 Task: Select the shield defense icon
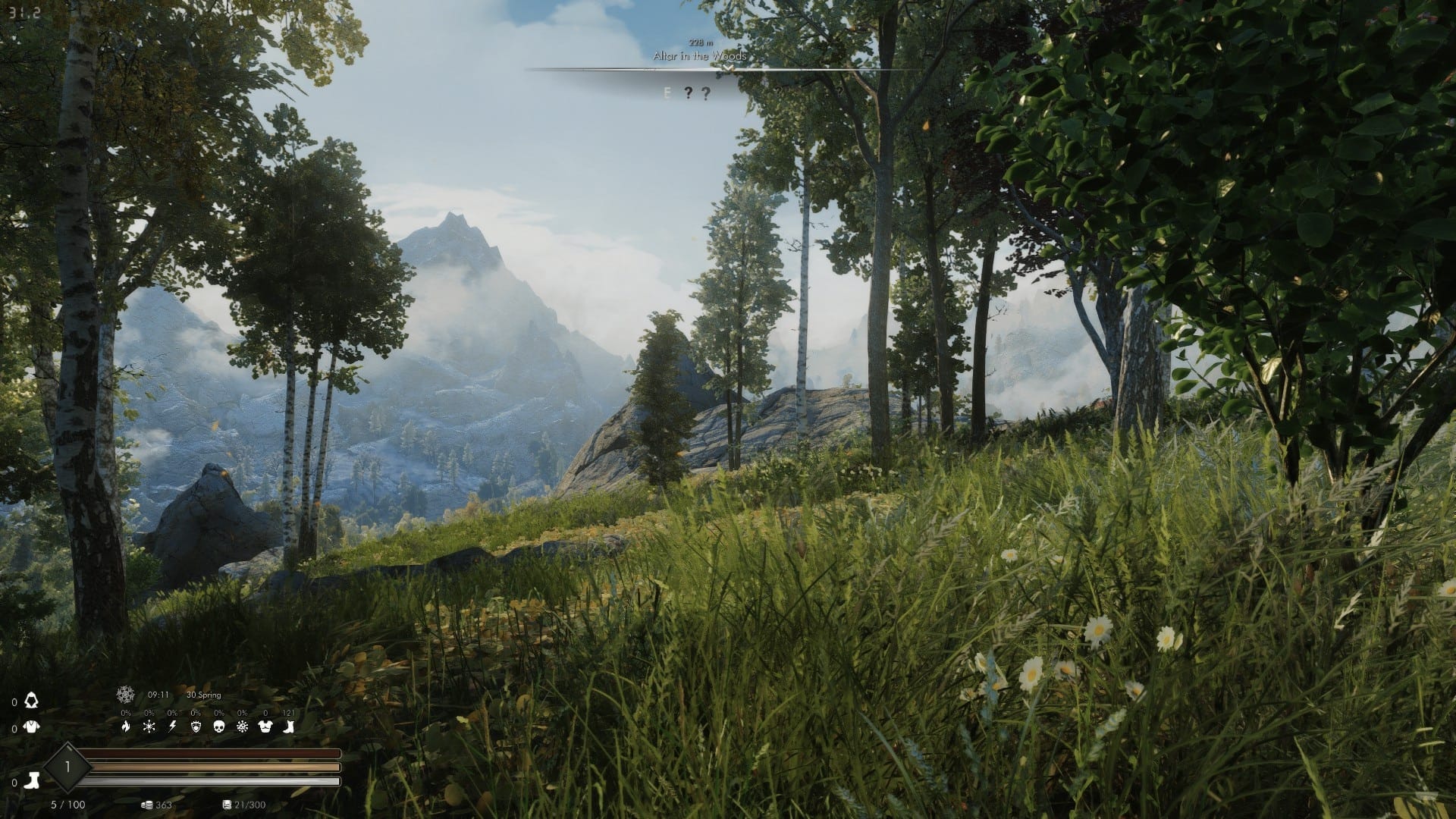196,727
